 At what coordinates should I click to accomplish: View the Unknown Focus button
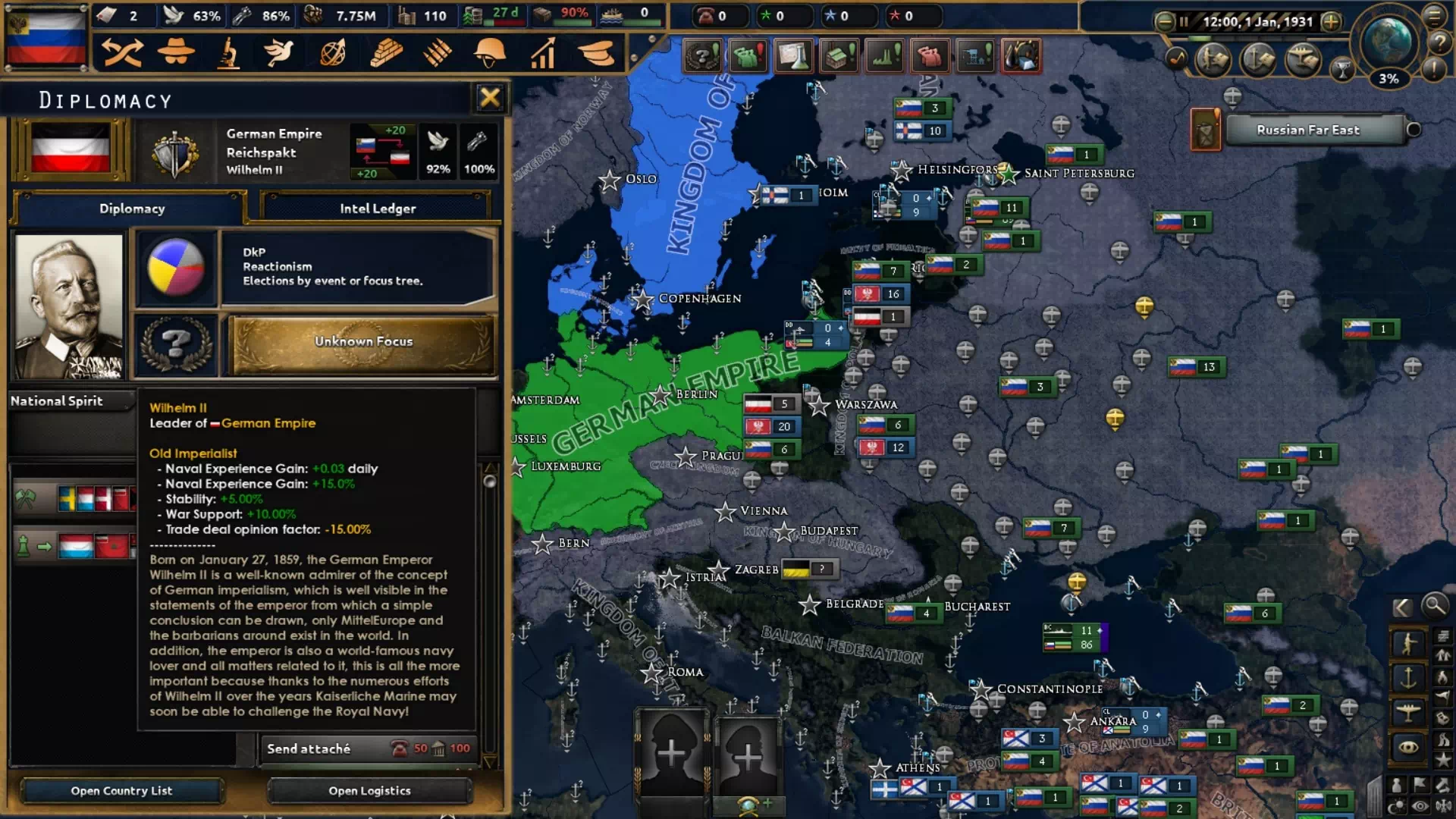tap(364, 342)
